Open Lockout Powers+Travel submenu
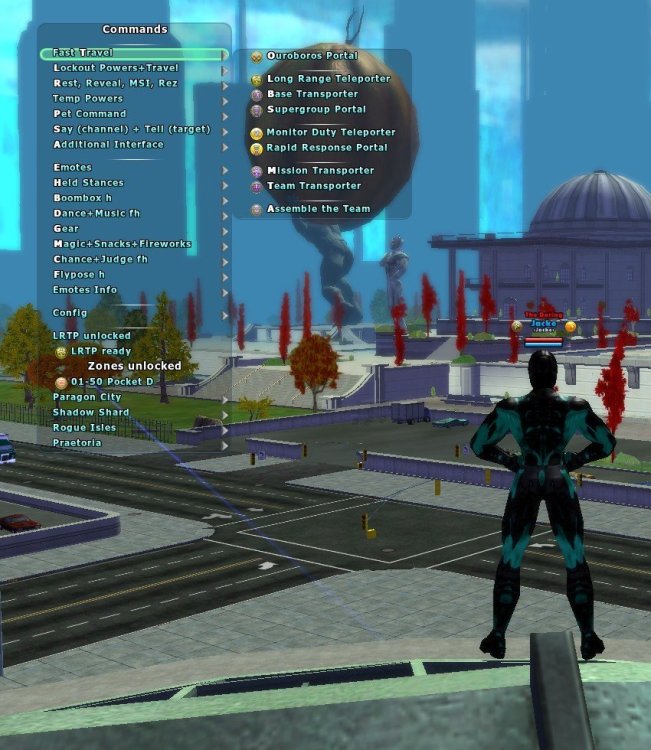This screenshot has width=651, height=750. 115,68
